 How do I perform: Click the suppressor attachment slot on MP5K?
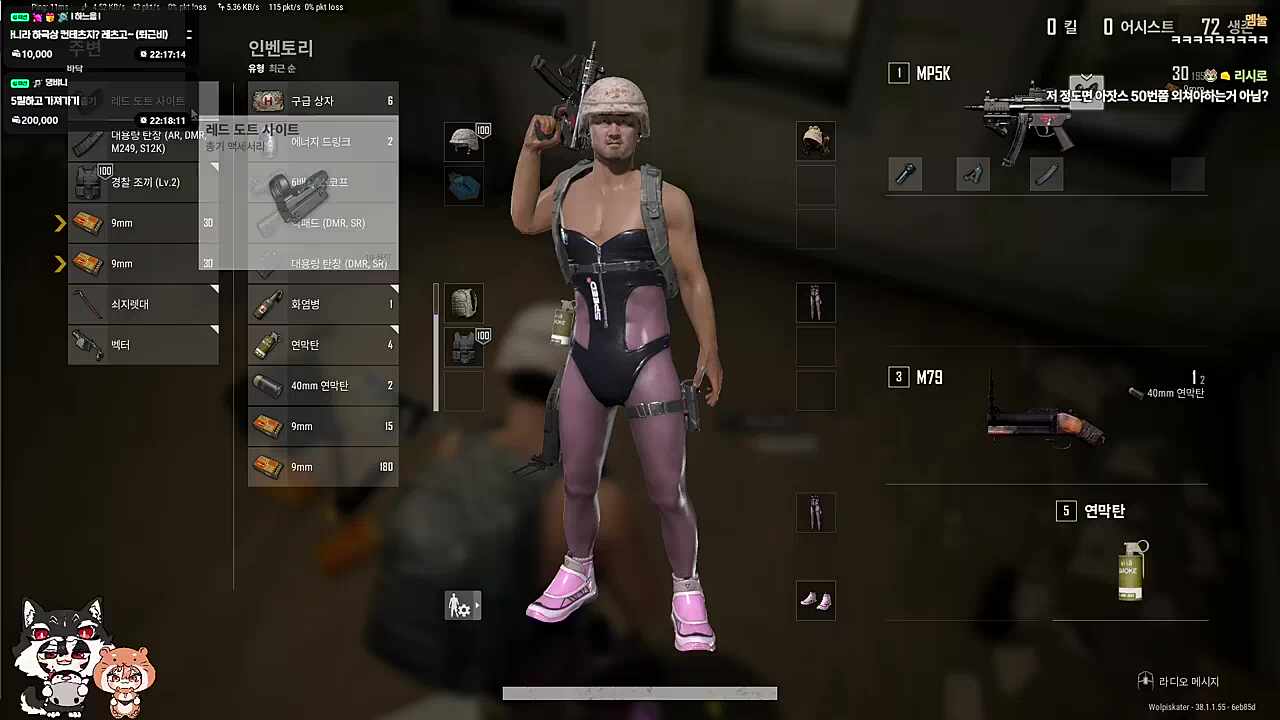click(905, 174)
